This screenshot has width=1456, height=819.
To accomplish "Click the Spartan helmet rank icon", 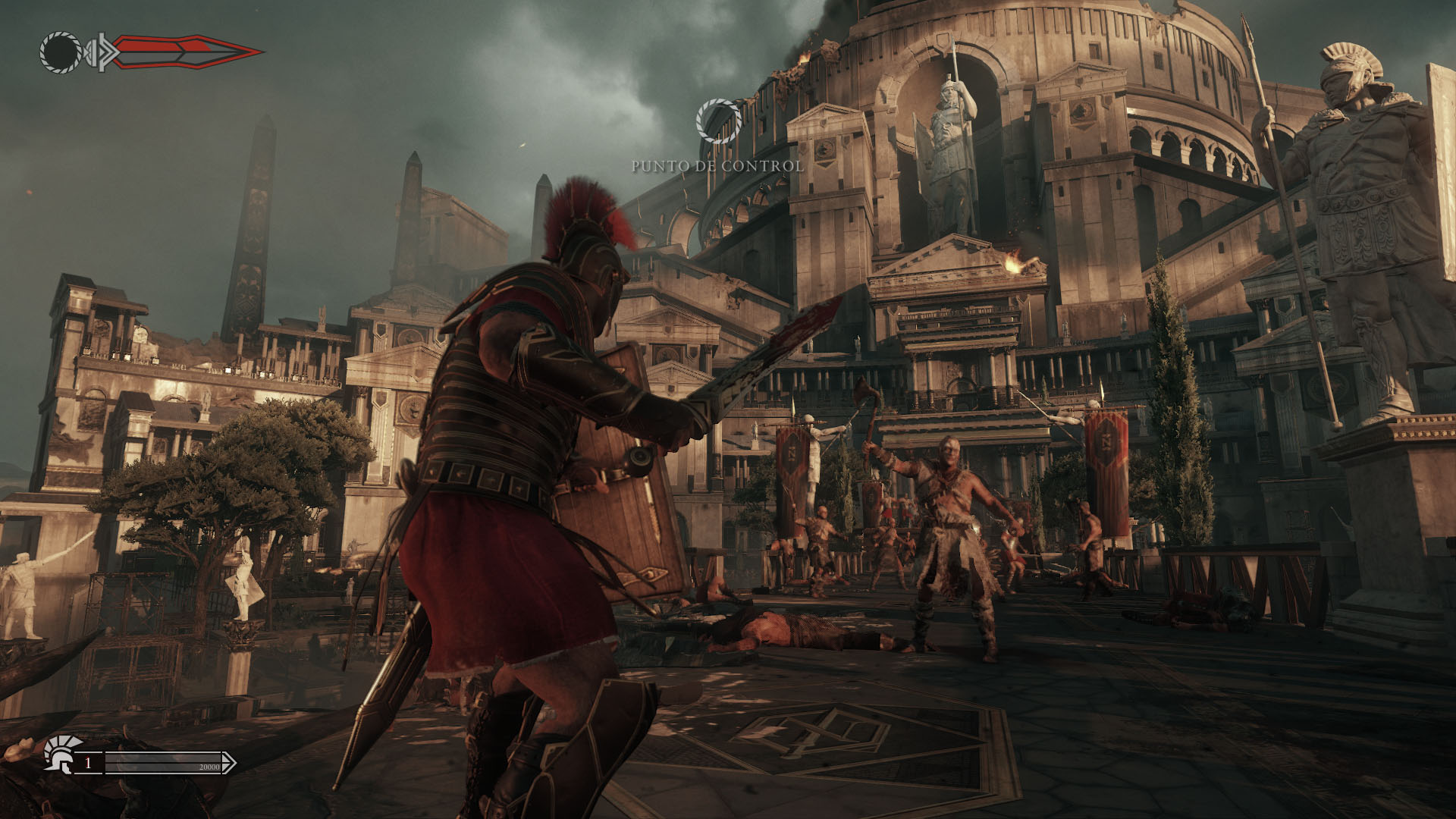I will [58, 754].
